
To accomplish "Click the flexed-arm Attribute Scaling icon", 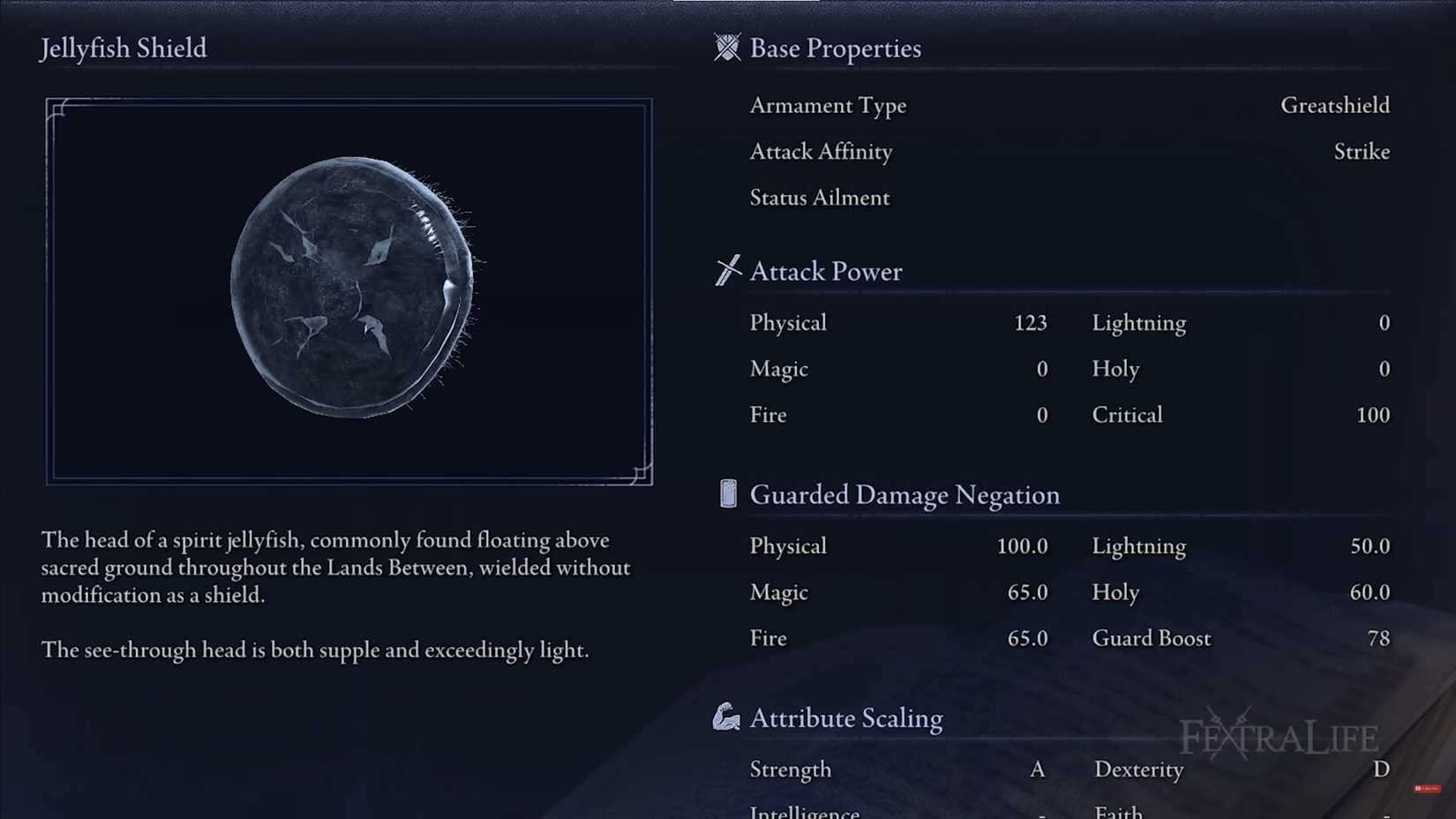I will (x=728, y=718).
